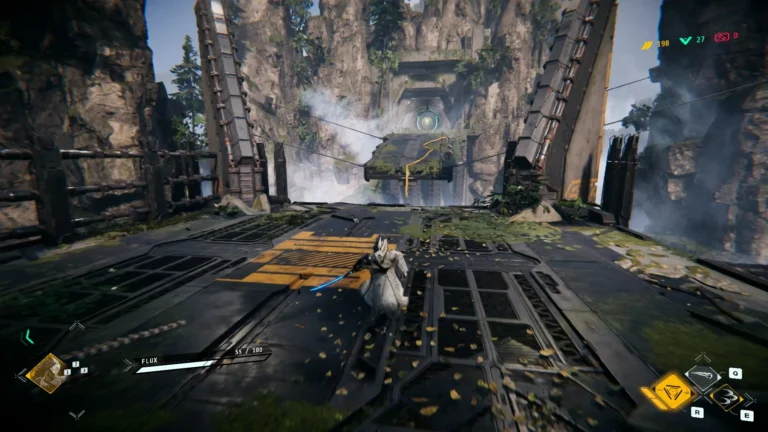Viewport: 768px width, 432px height.
Task: Click the green chevron resource icon
Action: click(x=686, y=41)
